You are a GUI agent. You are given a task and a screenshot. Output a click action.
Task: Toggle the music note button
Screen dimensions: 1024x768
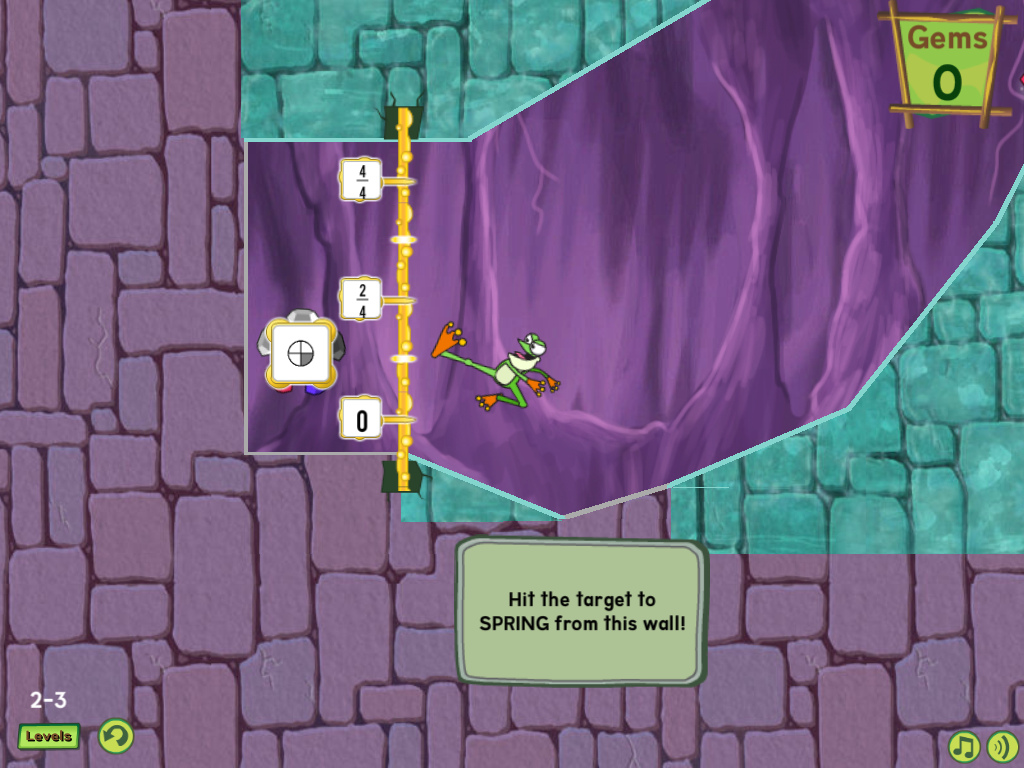click(963, 746)
